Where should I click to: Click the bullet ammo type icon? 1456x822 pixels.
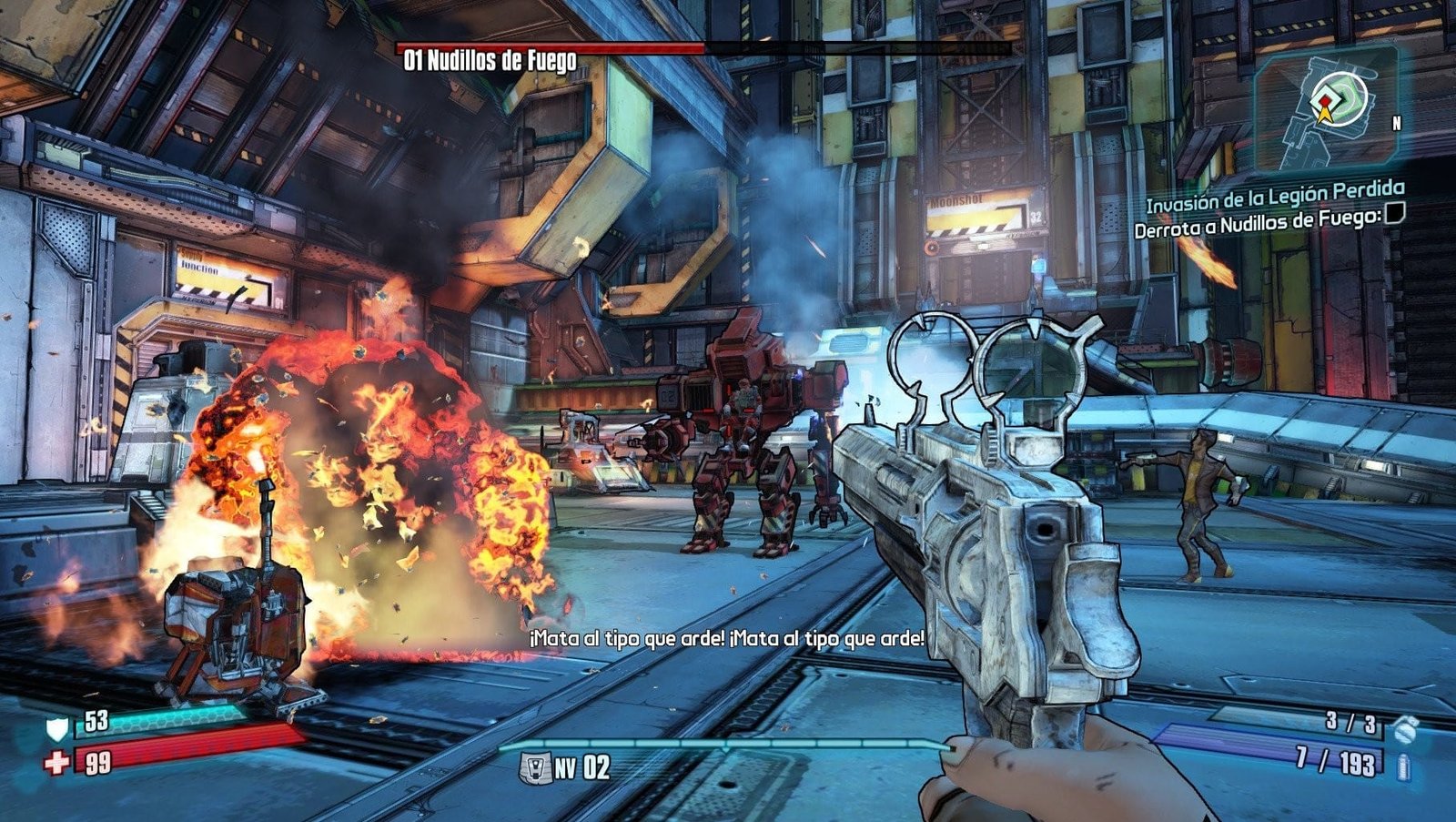(x=1403, y=766)
